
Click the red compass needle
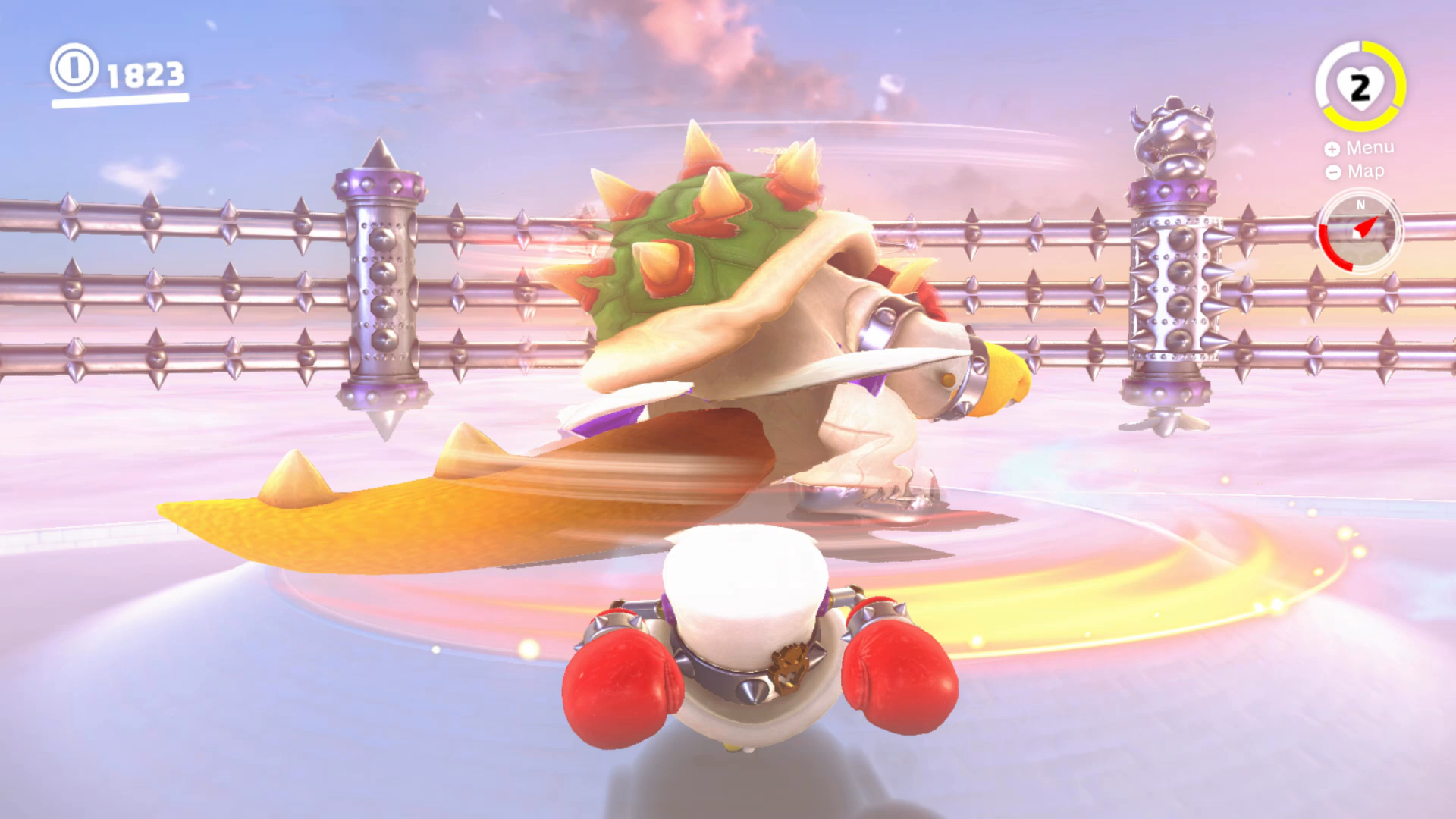(x=1365, y=227)
